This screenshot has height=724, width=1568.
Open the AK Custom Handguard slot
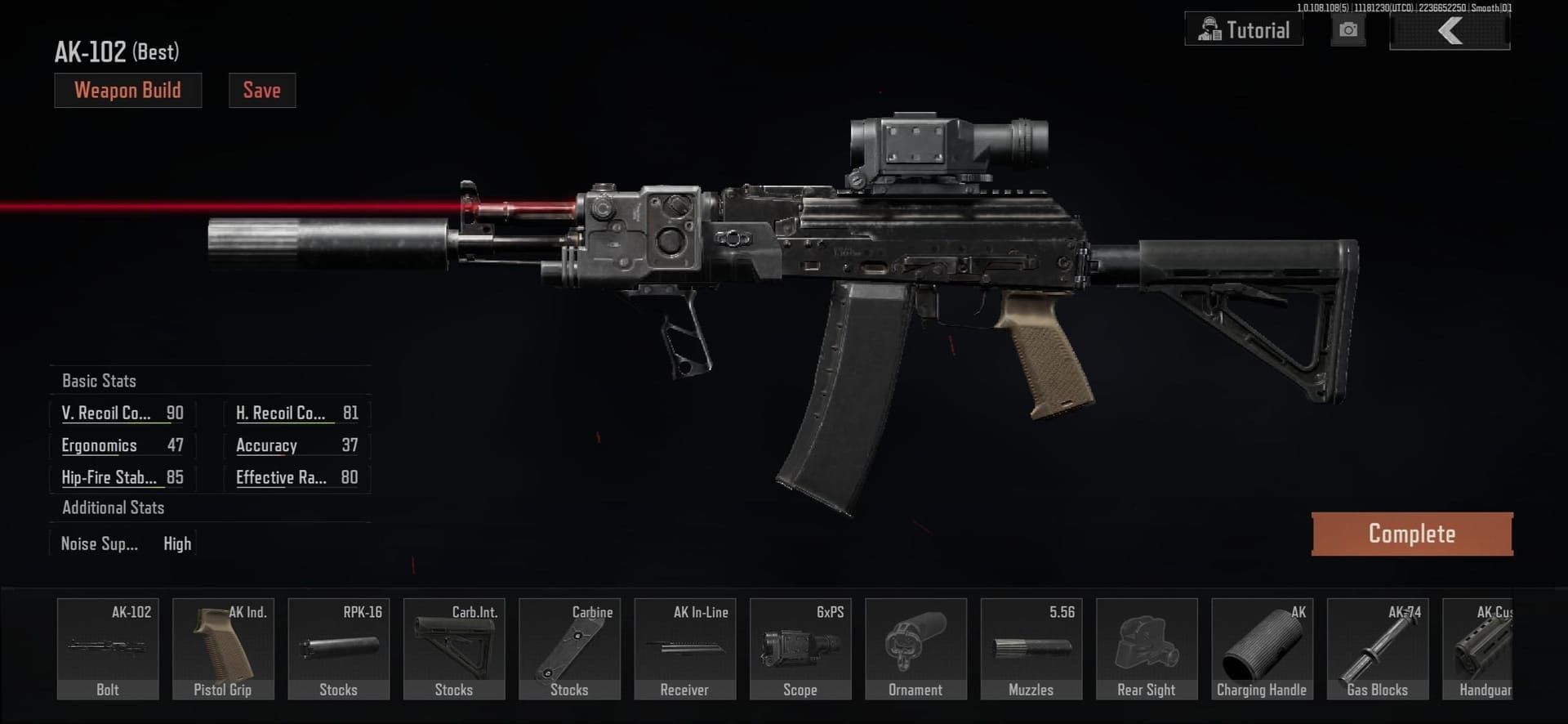1494,648
